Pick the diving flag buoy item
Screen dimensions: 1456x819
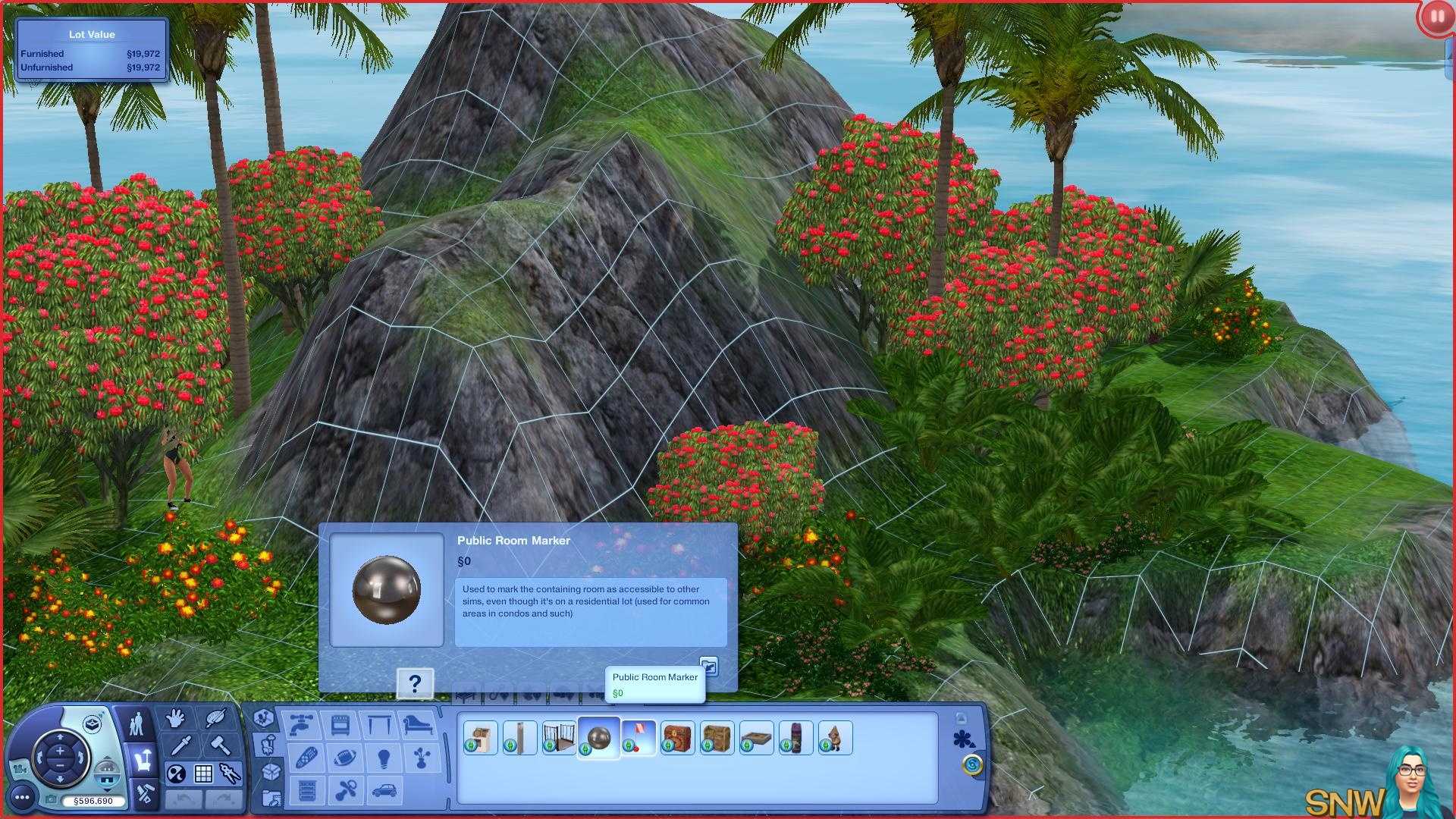[x=639, y=738]
